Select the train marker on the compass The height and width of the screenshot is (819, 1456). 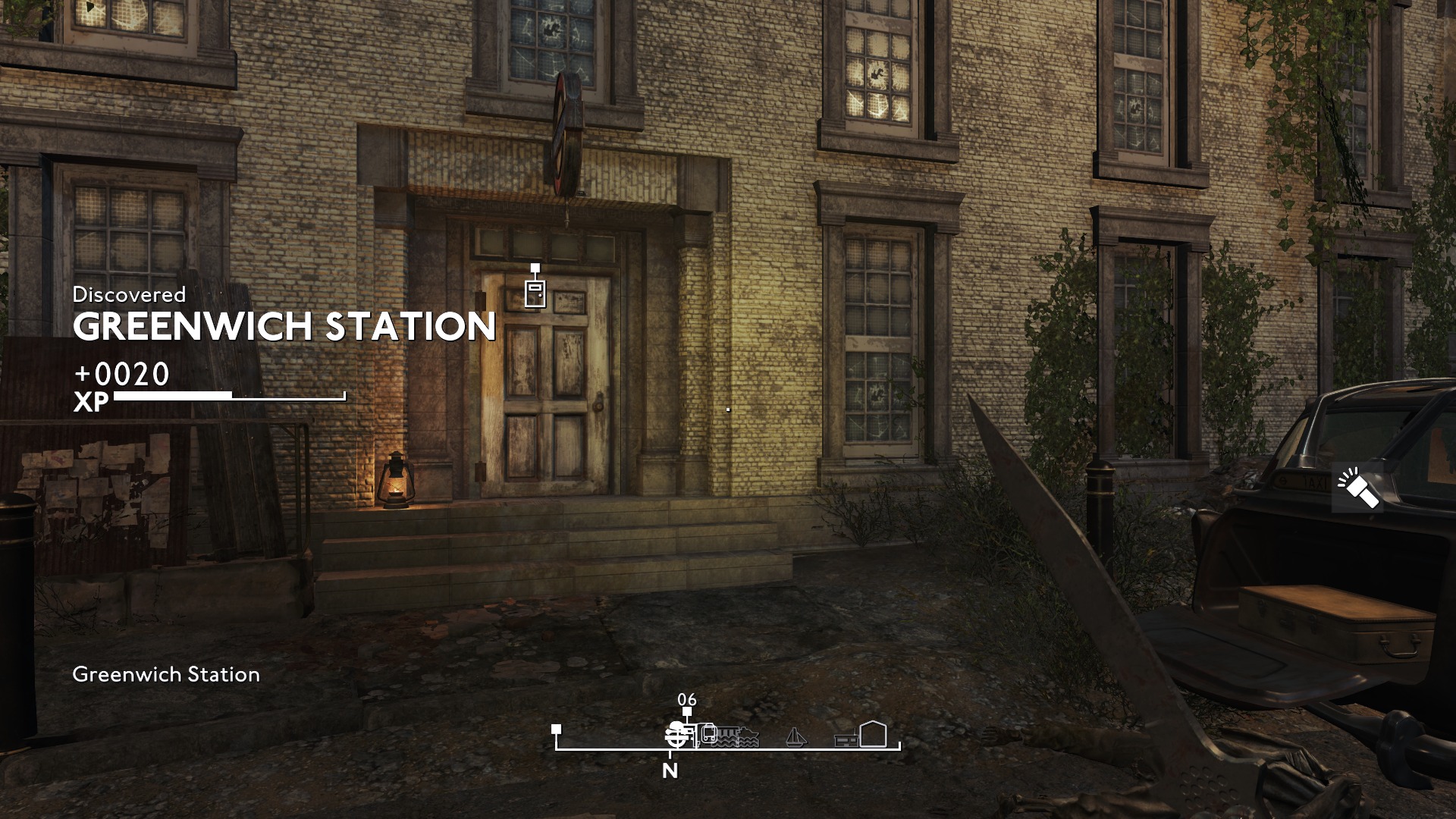click(708, 734)
